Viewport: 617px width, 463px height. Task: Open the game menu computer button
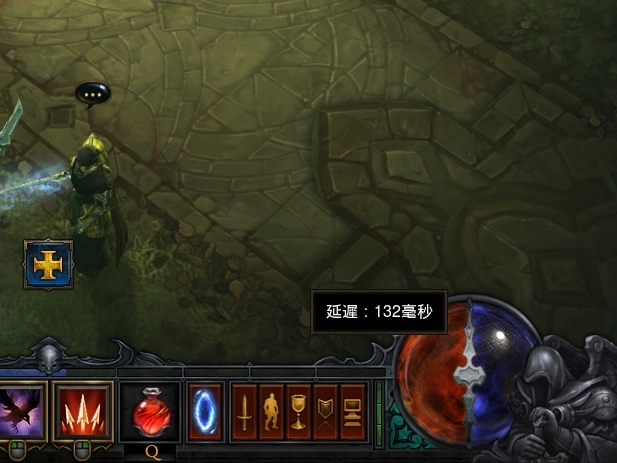click(352, 411)
